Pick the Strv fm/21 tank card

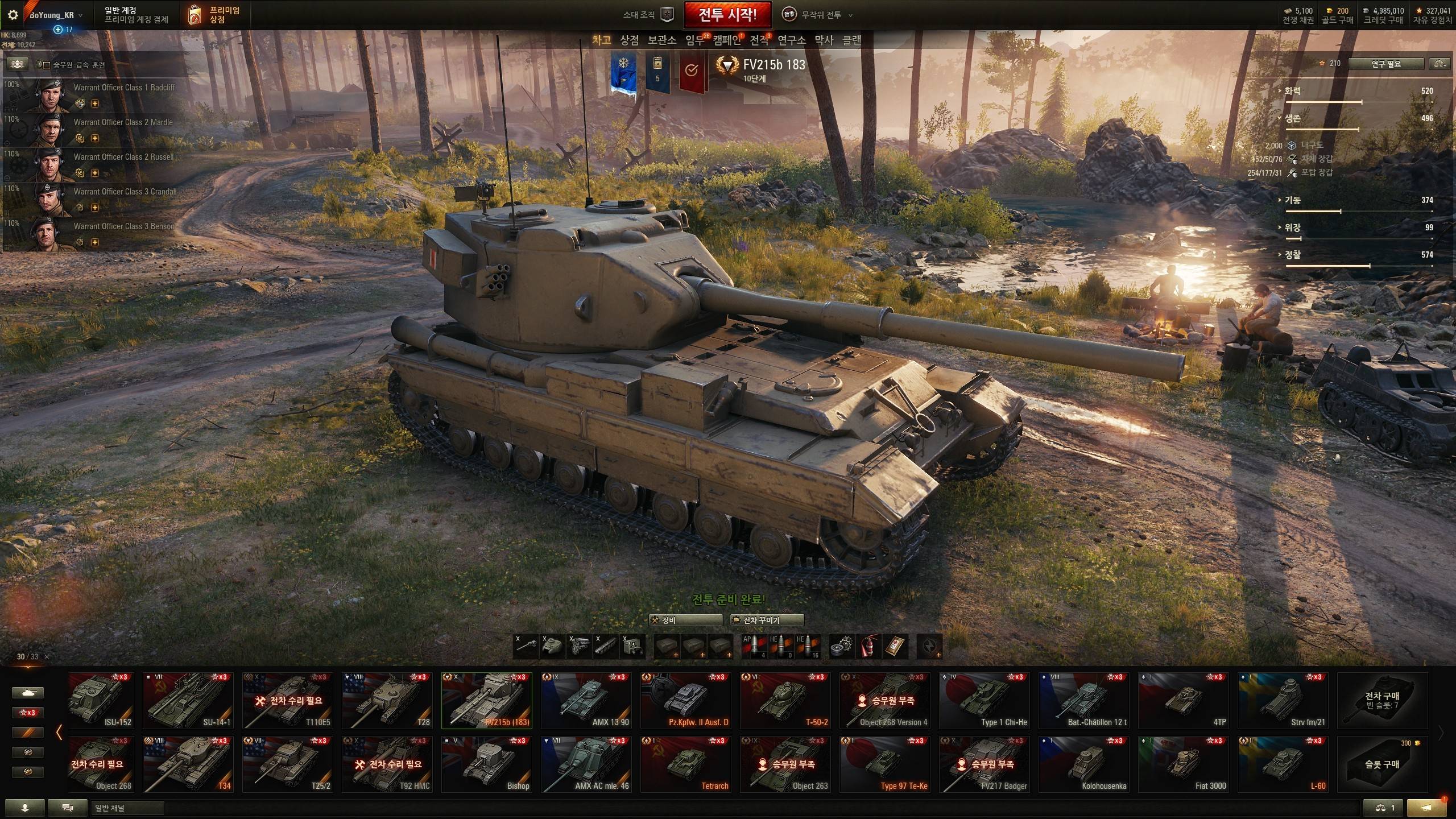click(x=1283, y=700)
